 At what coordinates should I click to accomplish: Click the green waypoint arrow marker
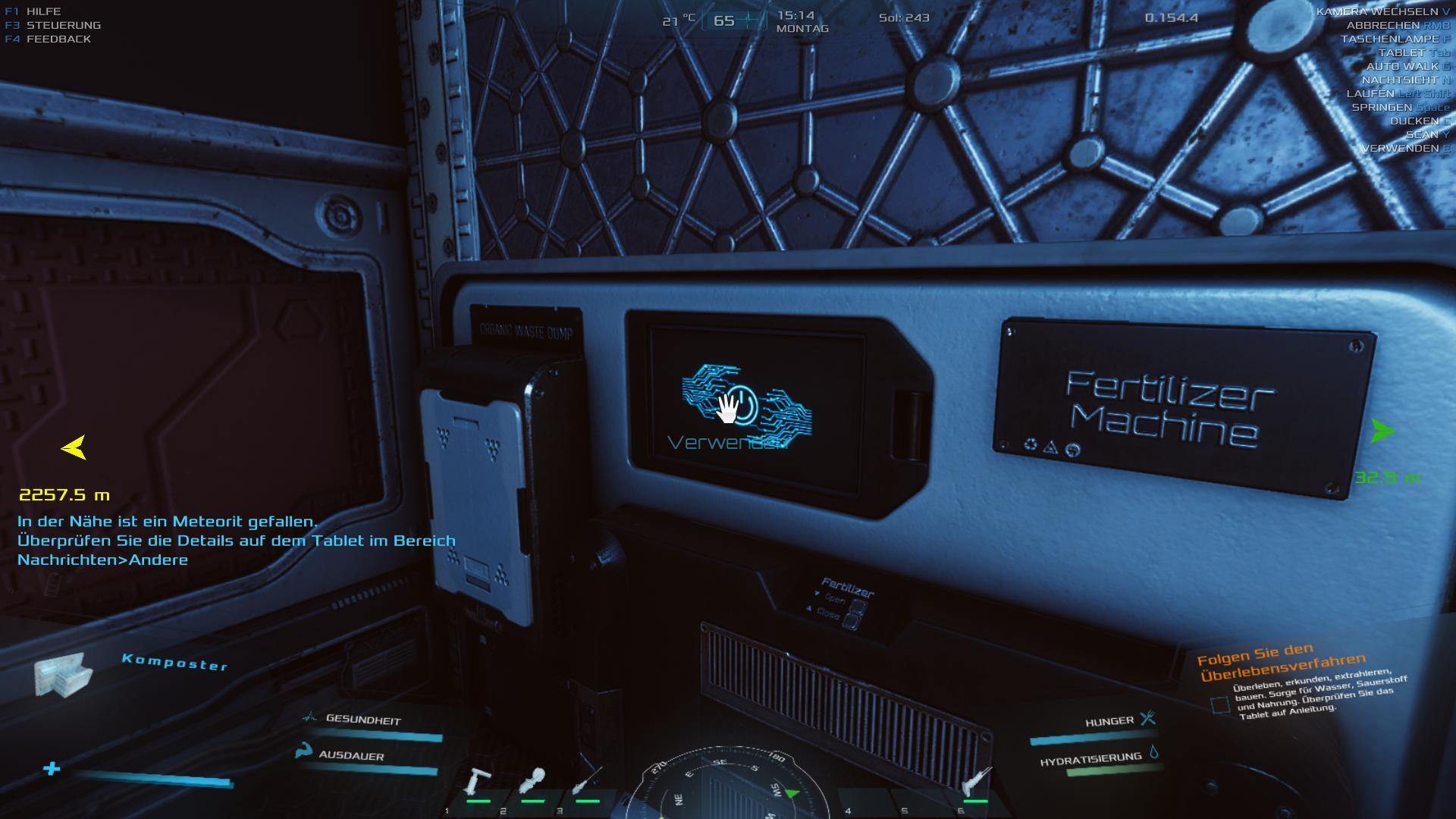click(1382, 431)
